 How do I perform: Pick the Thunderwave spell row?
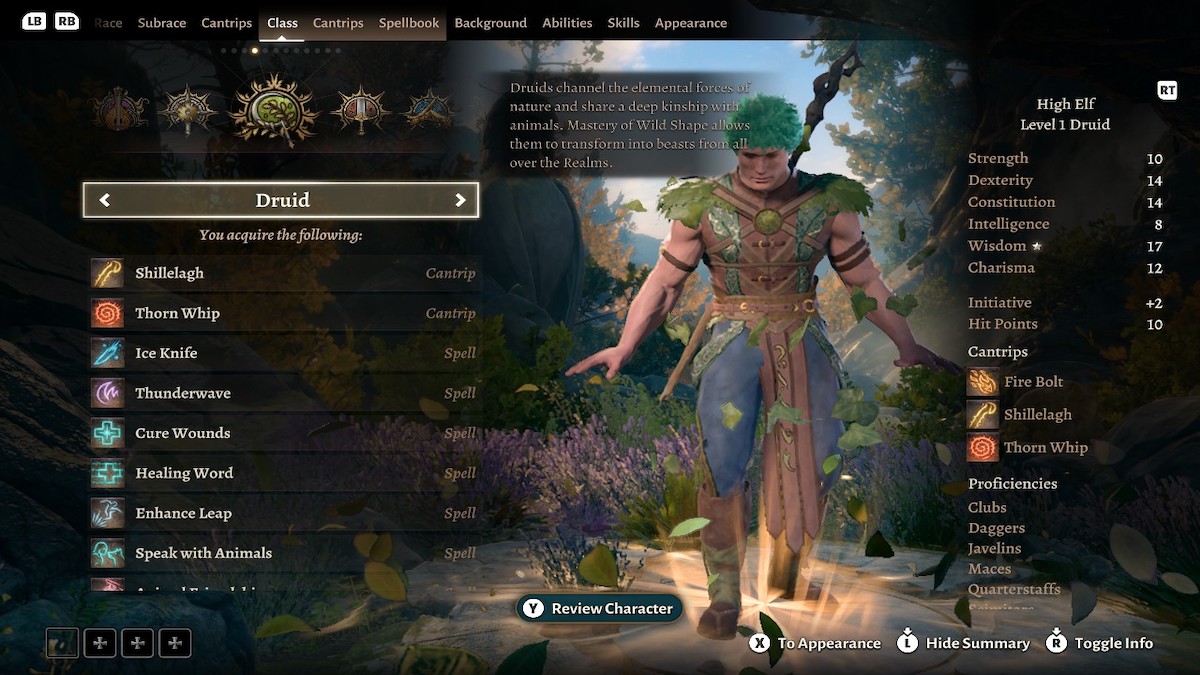tap(283, 393)
